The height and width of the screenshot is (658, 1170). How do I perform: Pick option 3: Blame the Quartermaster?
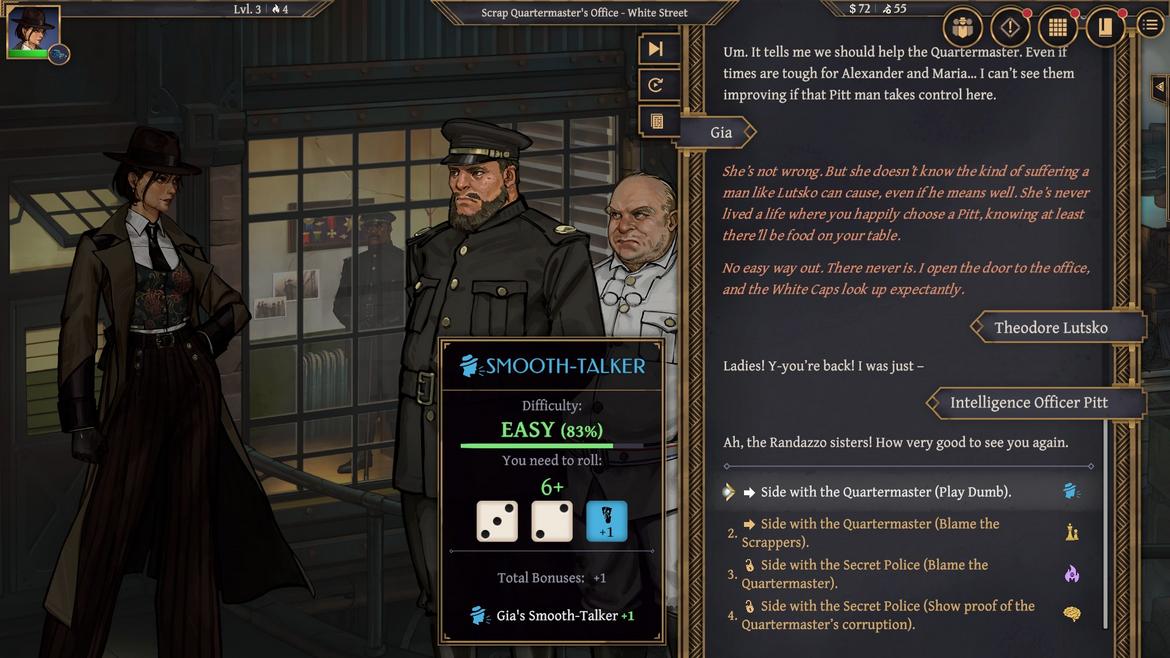coord(864,574)
